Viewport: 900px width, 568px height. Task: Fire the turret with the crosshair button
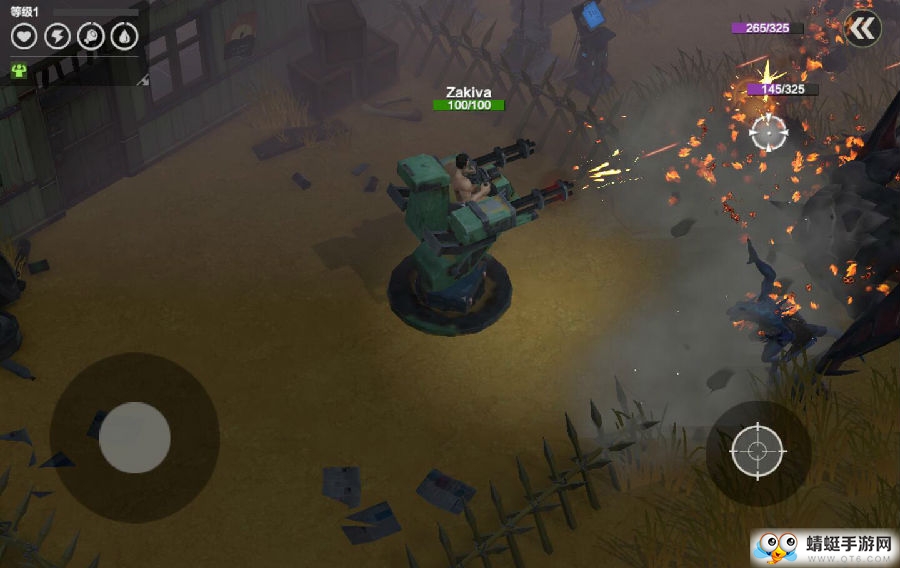(757, 452)
